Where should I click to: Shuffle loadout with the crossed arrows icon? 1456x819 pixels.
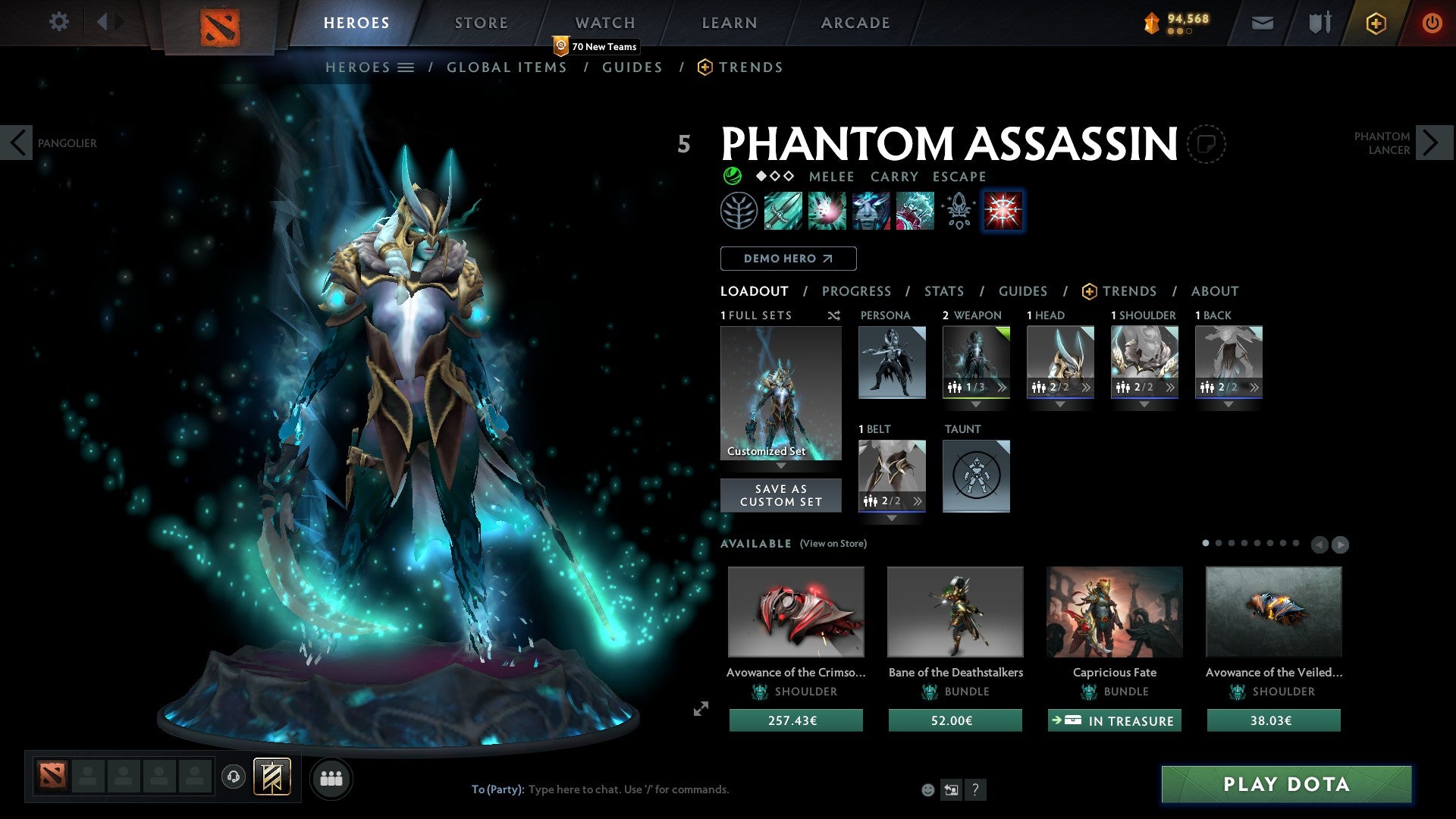click(833, 315)
